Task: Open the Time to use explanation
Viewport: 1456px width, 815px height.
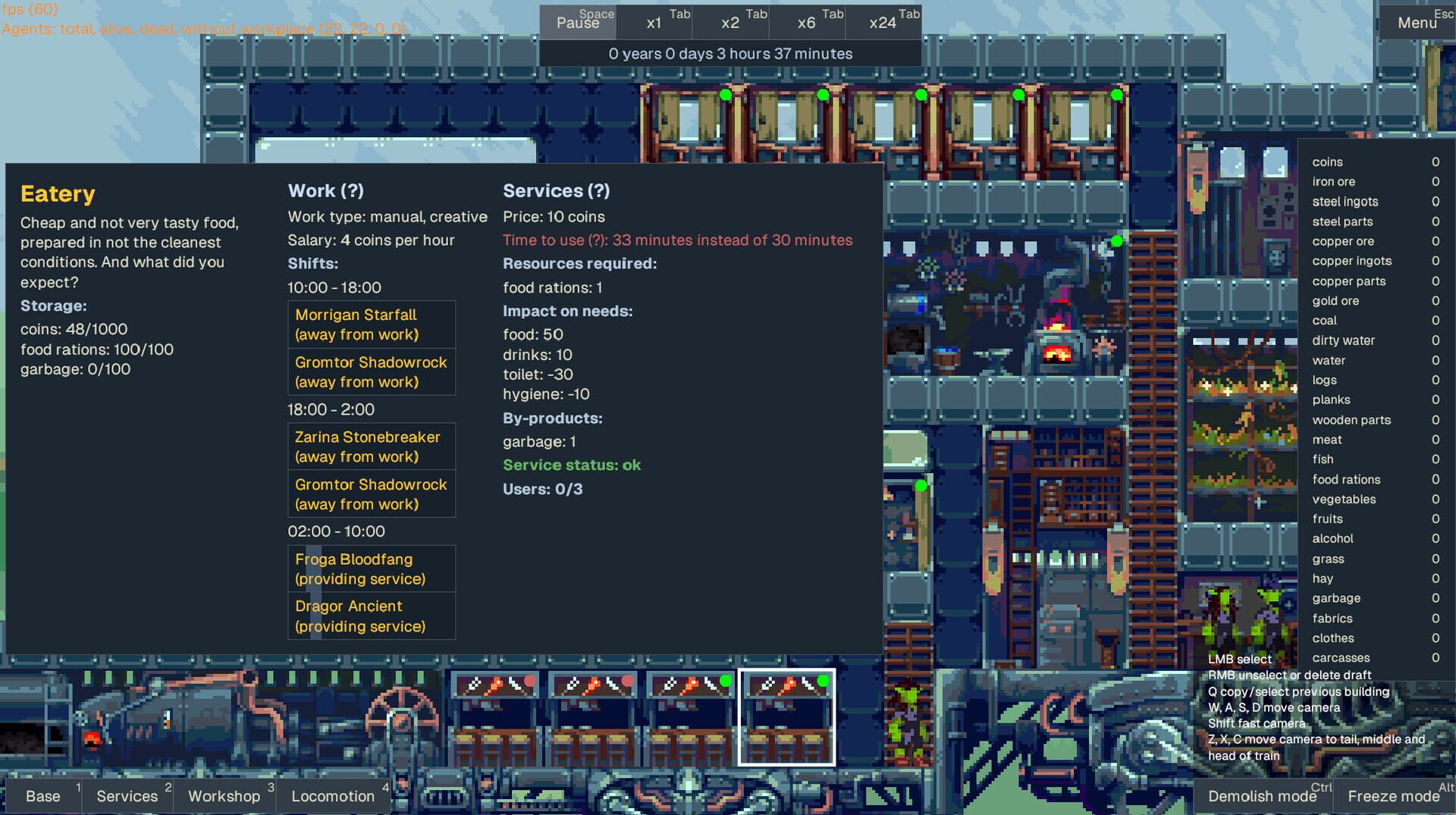Action: pyautogui.click(x=598, y=240)
